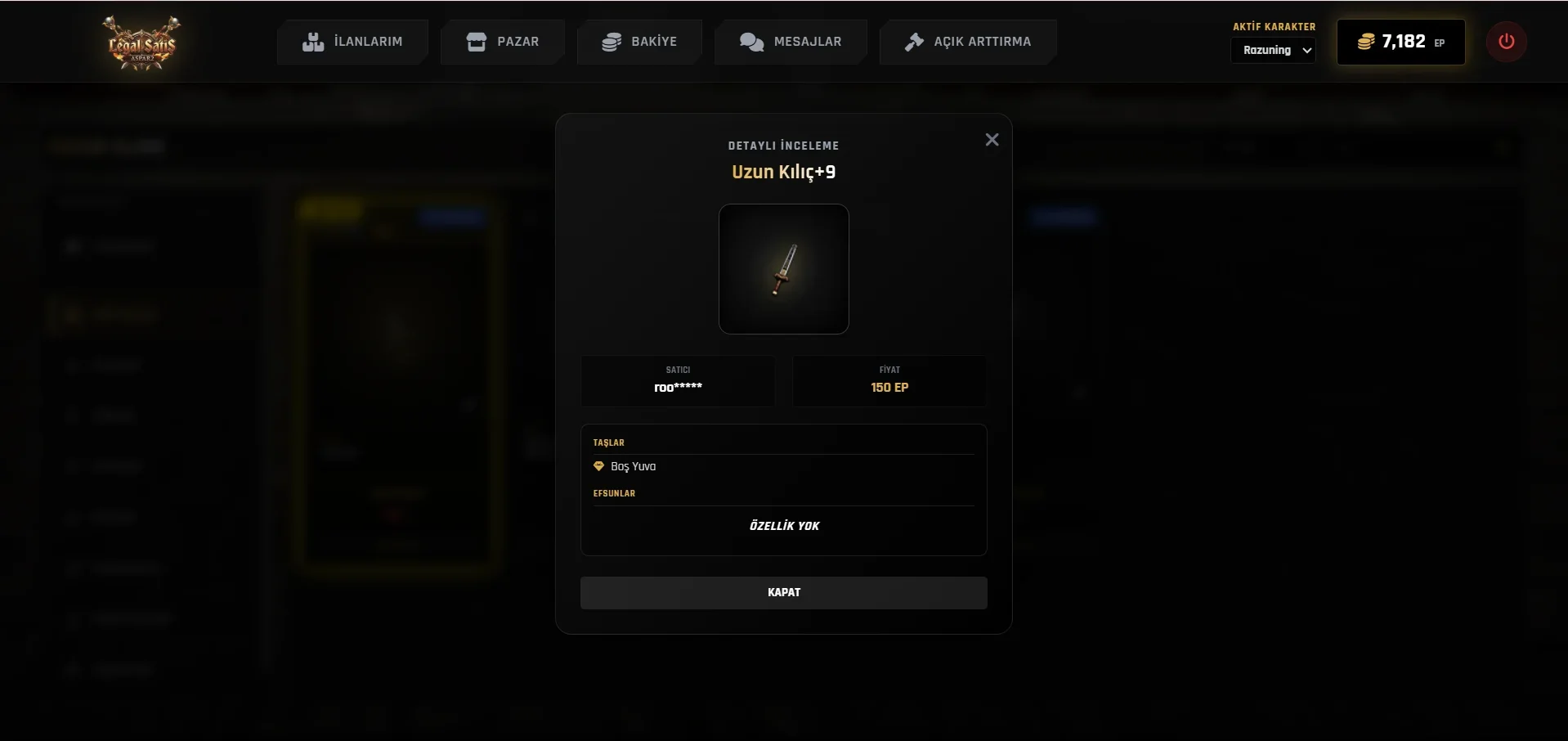The width and height of the screenshot is (1568, 741).
Task: Go to the PAZAR marketplace
Action: (502, 42)
